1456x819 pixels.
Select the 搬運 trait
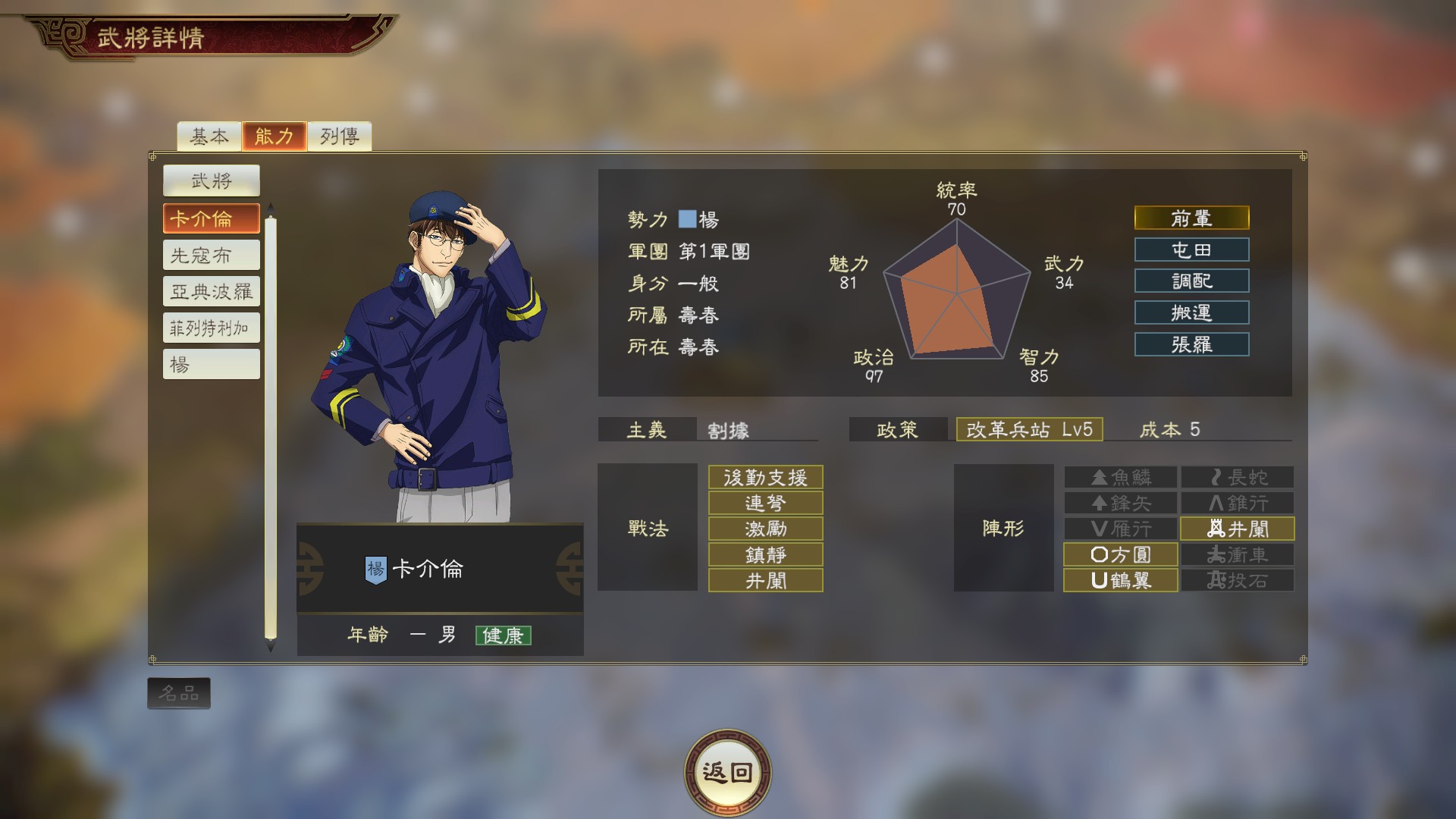click(x=1191, y=312)
